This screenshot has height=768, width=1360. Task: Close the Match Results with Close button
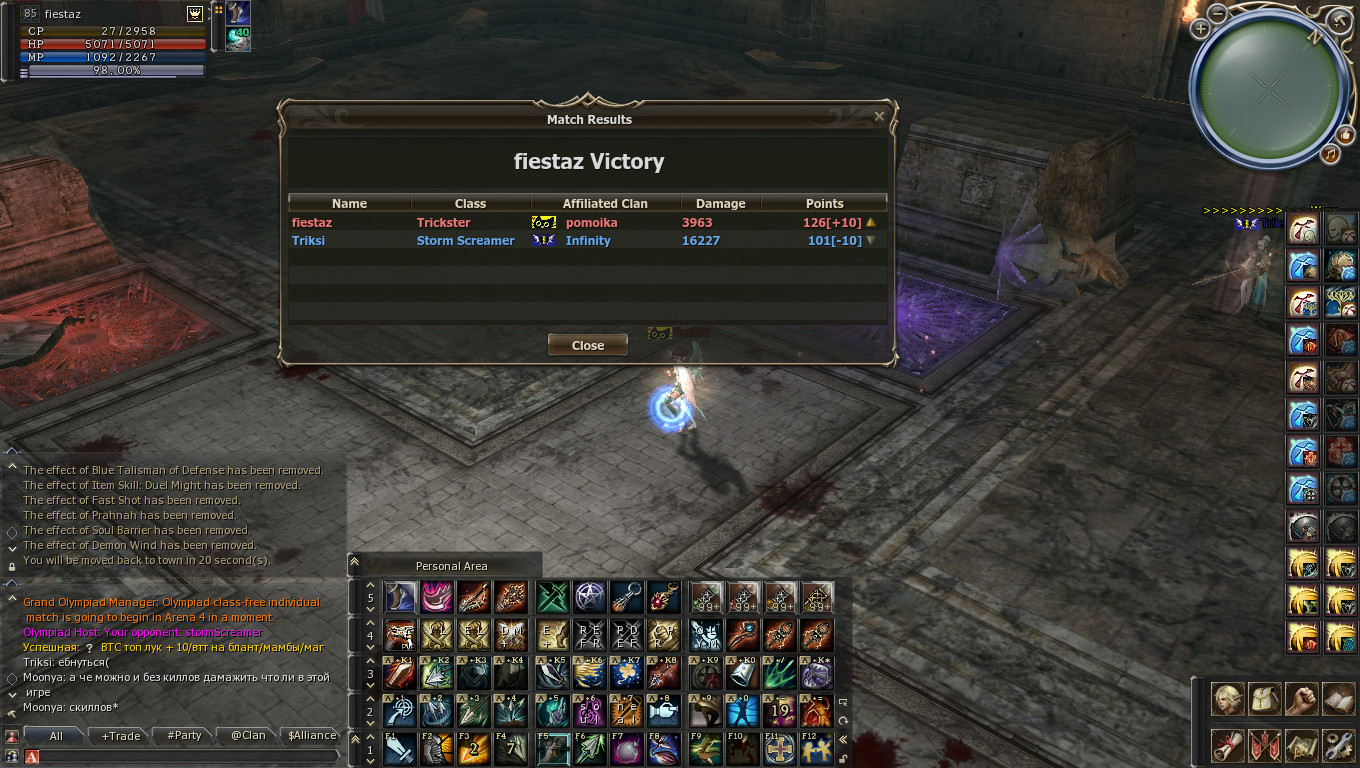588,345
